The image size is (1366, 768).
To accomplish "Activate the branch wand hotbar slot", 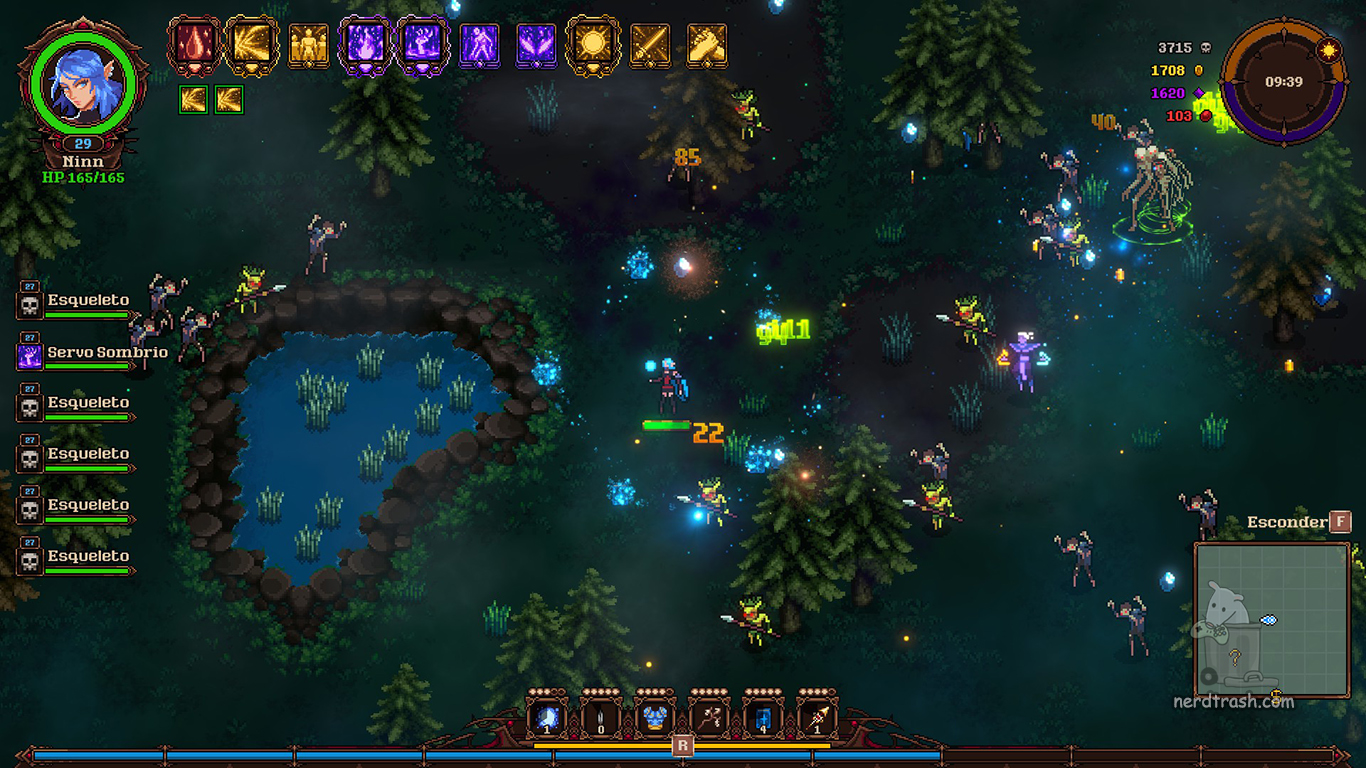I will pyautogui.click(x=709, y=717).
